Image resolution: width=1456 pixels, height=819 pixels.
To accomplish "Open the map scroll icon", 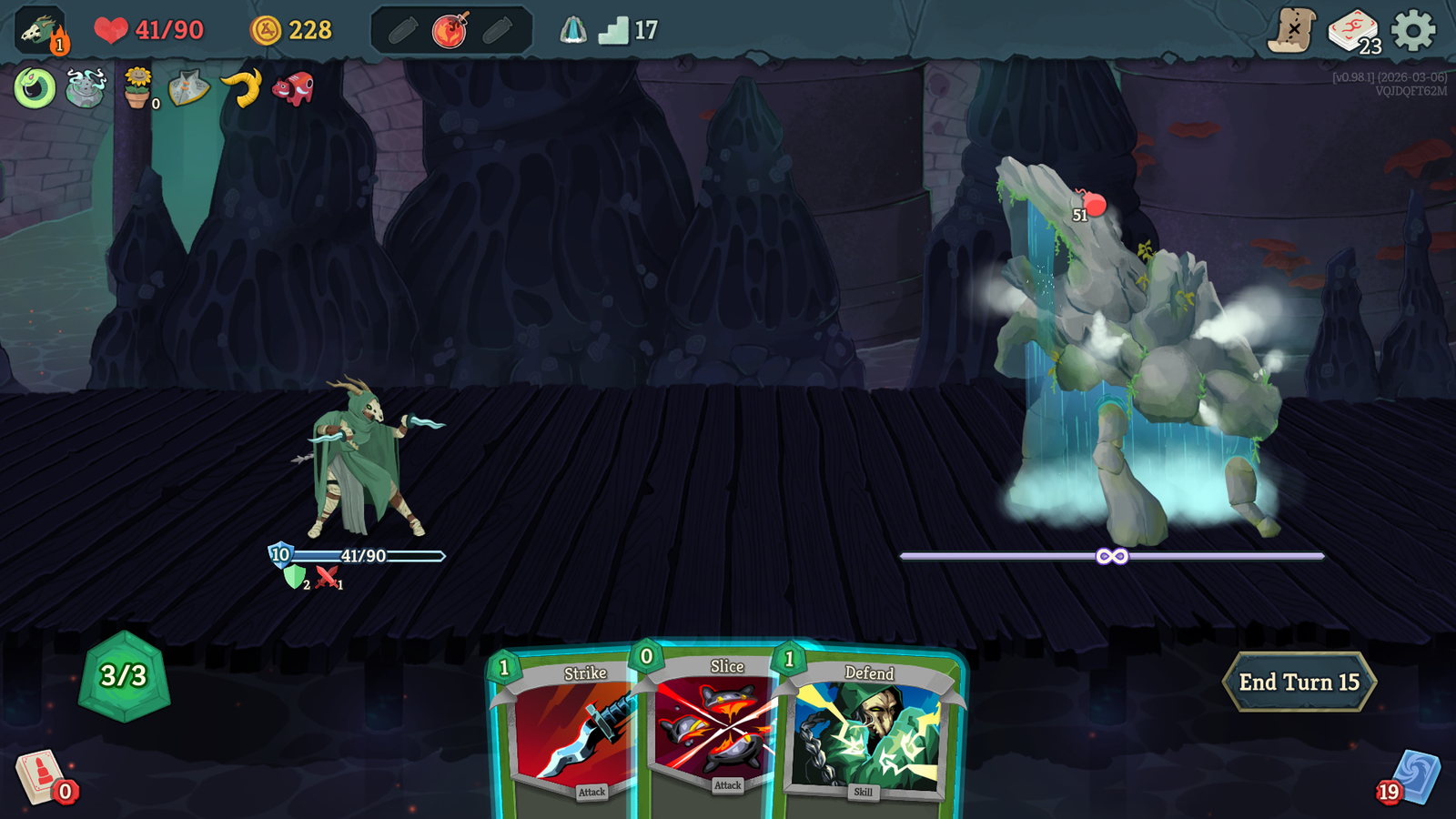I will pos(1292,31).
